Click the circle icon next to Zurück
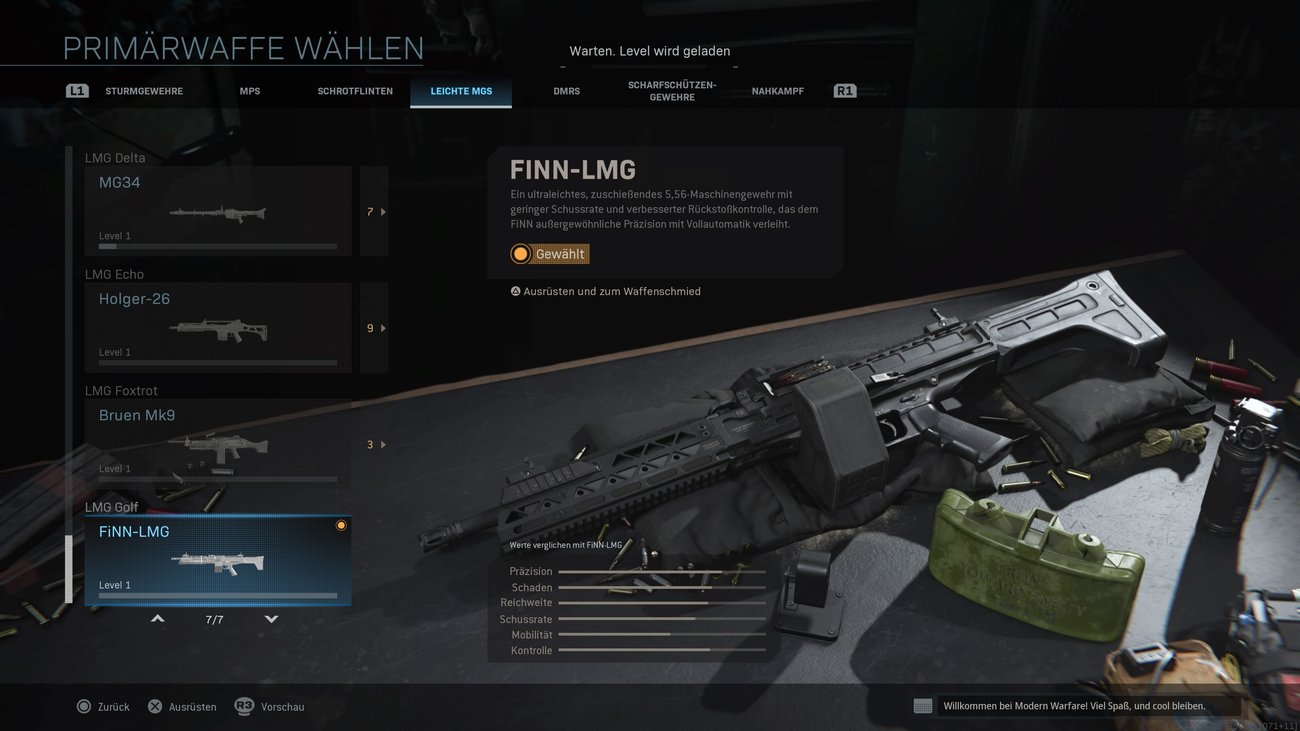1300x731 pixels. (x=85, y=706)
